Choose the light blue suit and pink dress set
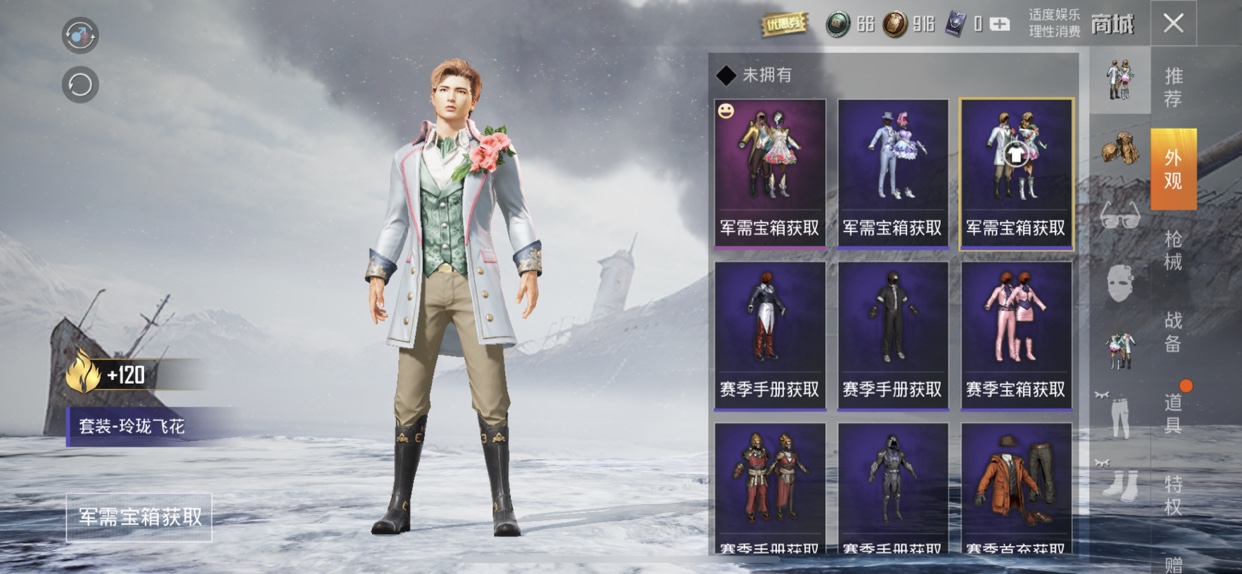 pos(893,172)
